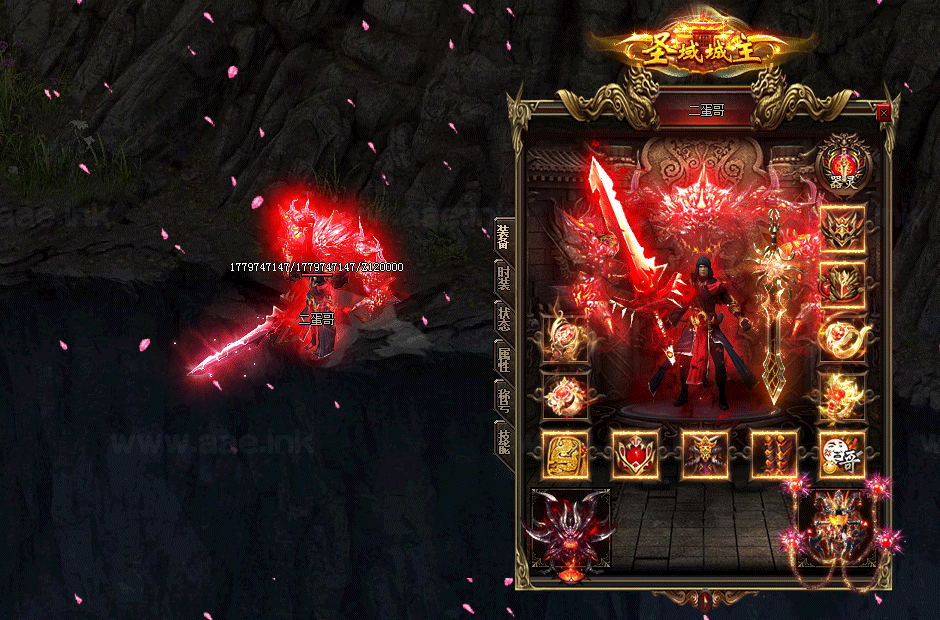Show the 属性 attributes tab

tap(504, 359)
